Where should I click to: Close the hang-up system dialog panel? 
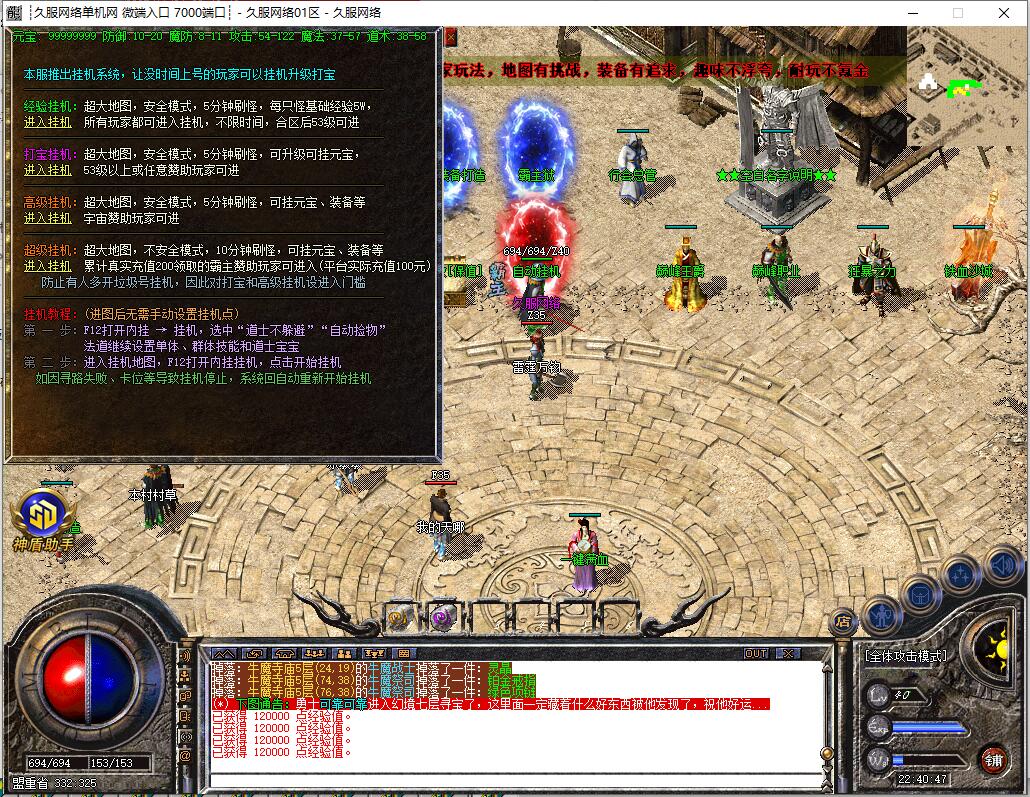[450, 37]
